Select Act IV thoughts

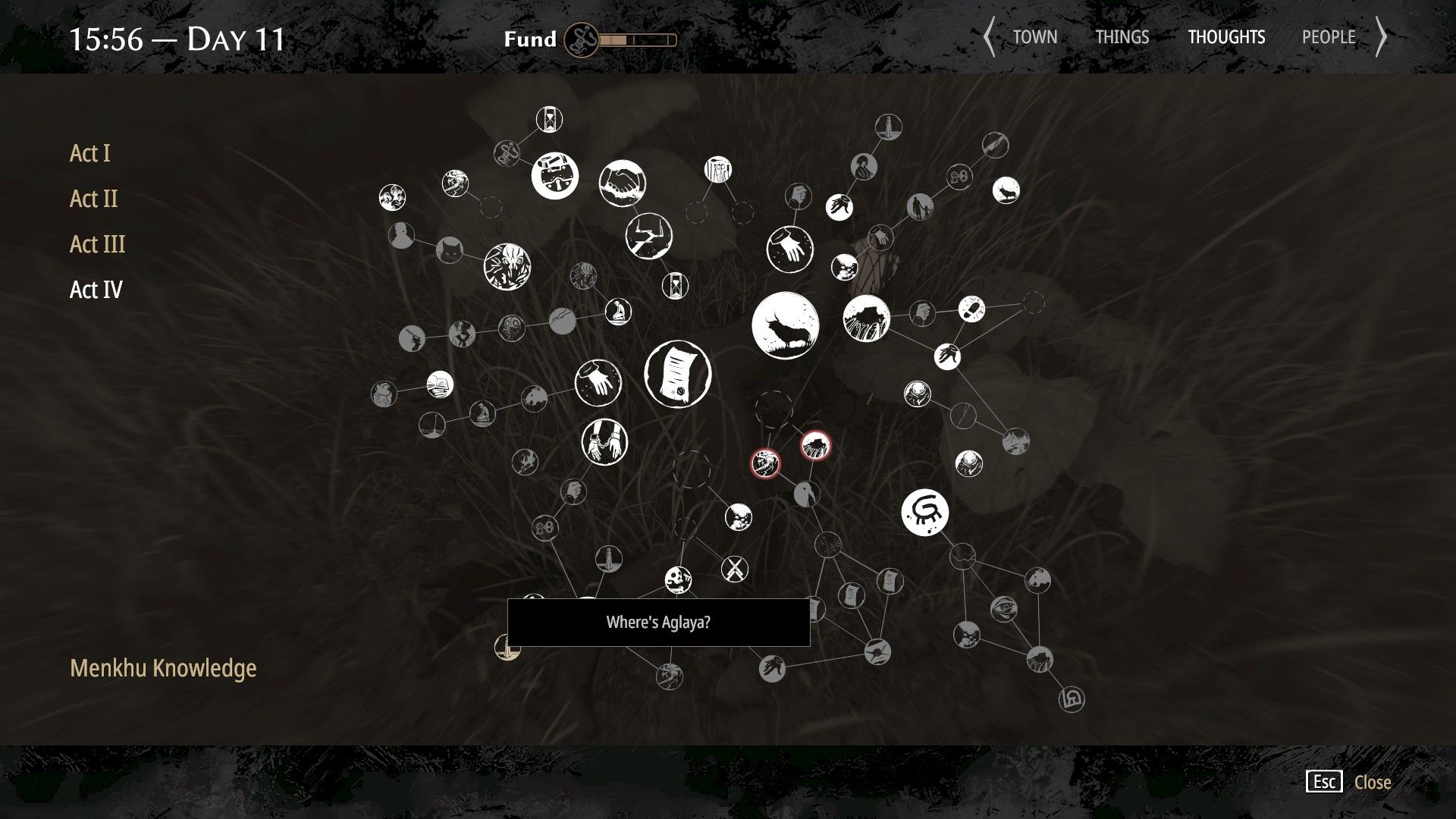[96, 290]
